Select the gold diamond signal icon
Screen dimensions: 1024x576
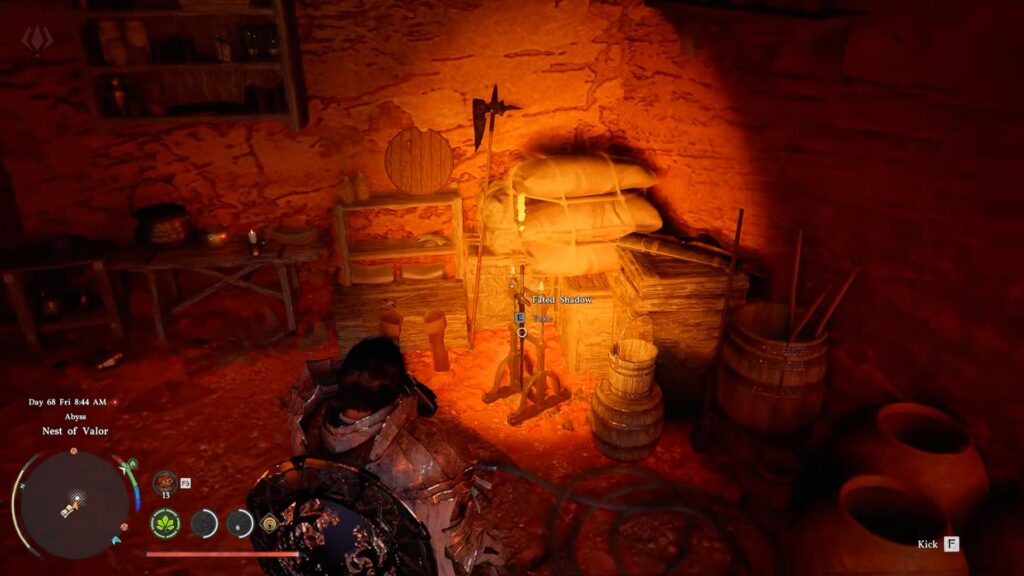(268, 522)
